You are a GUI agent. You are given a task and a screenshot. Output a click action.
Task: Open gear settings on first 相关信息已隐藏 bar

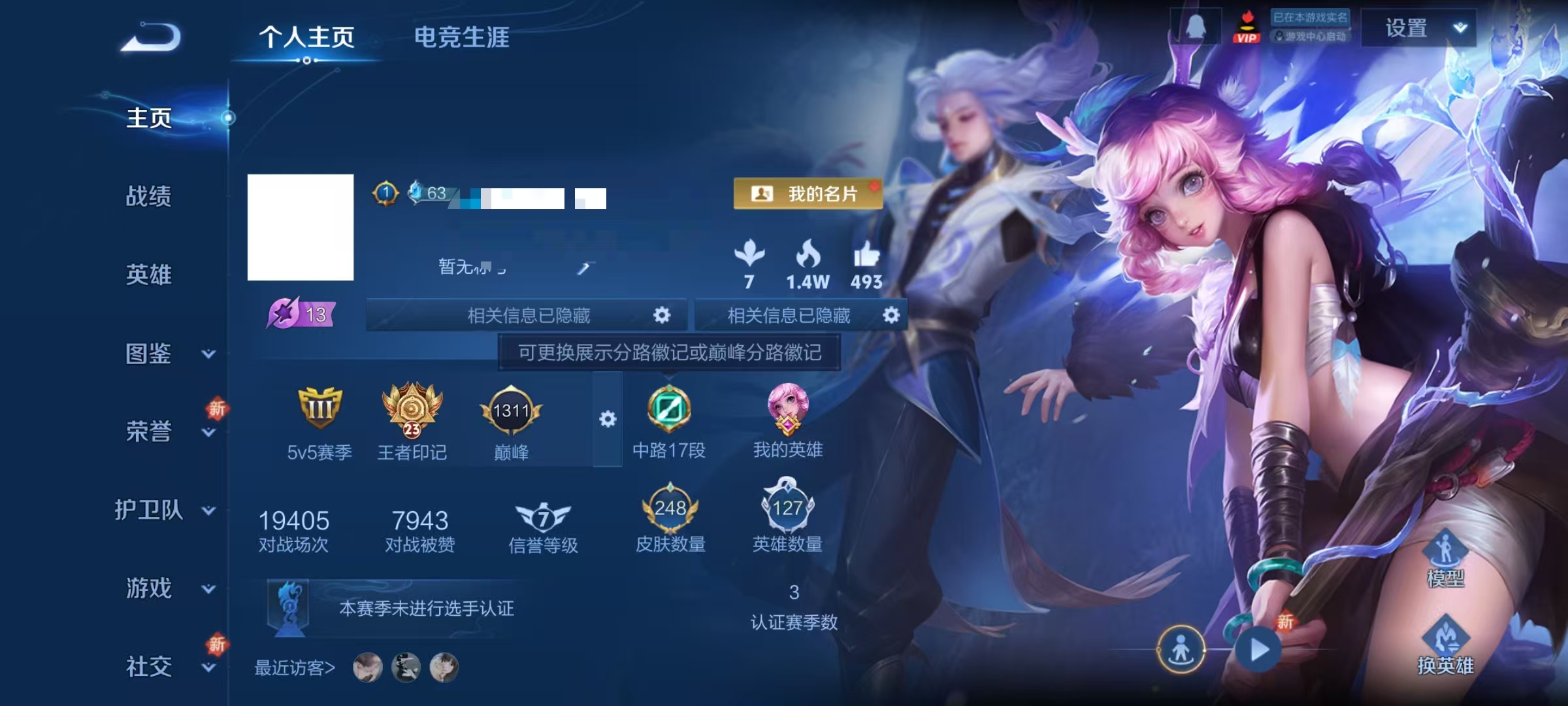[662, 314]
